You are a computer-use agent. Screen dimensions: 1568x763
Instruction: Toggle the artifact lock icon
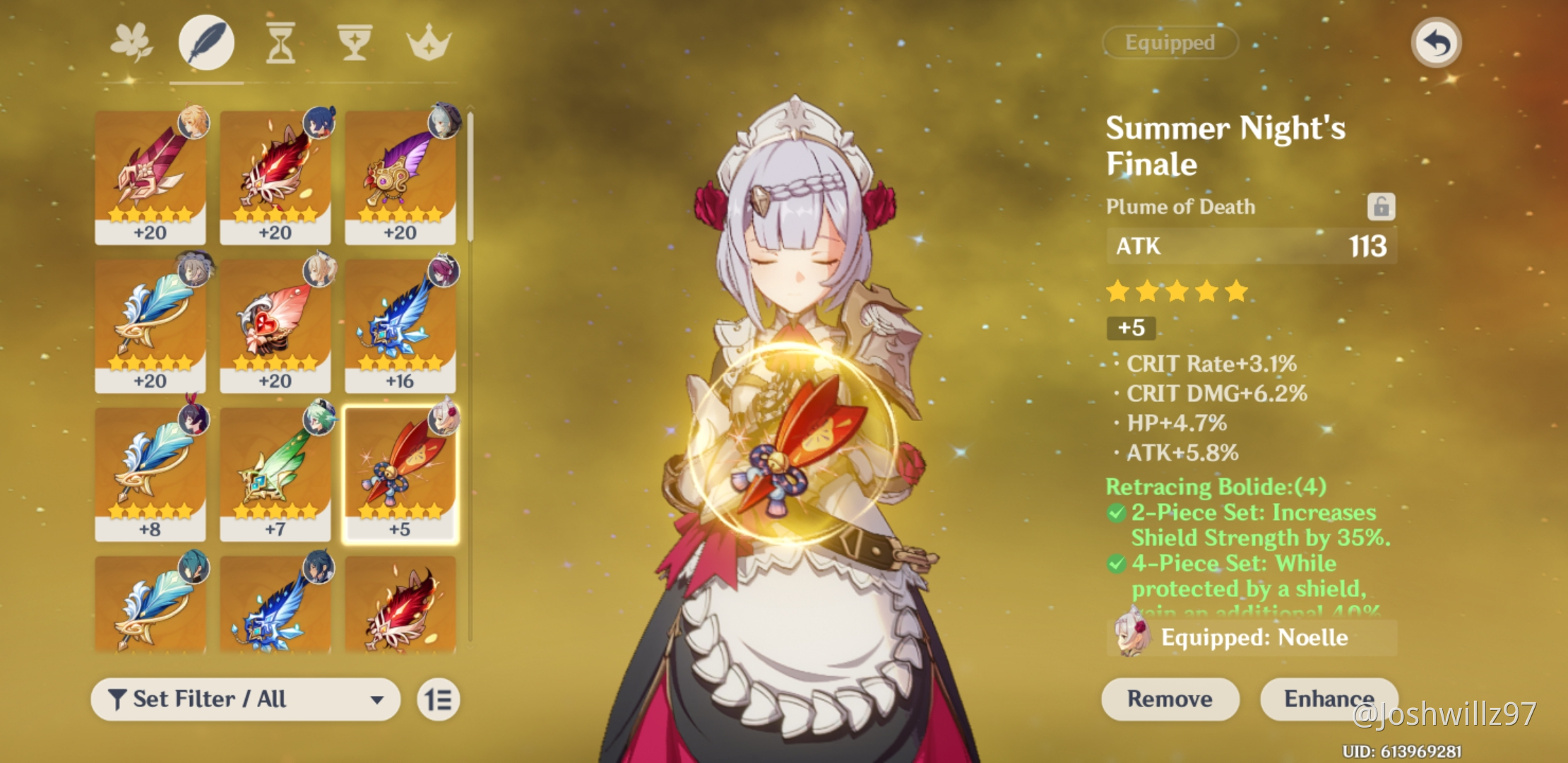pyautogui.click(x=1381, y=207)
